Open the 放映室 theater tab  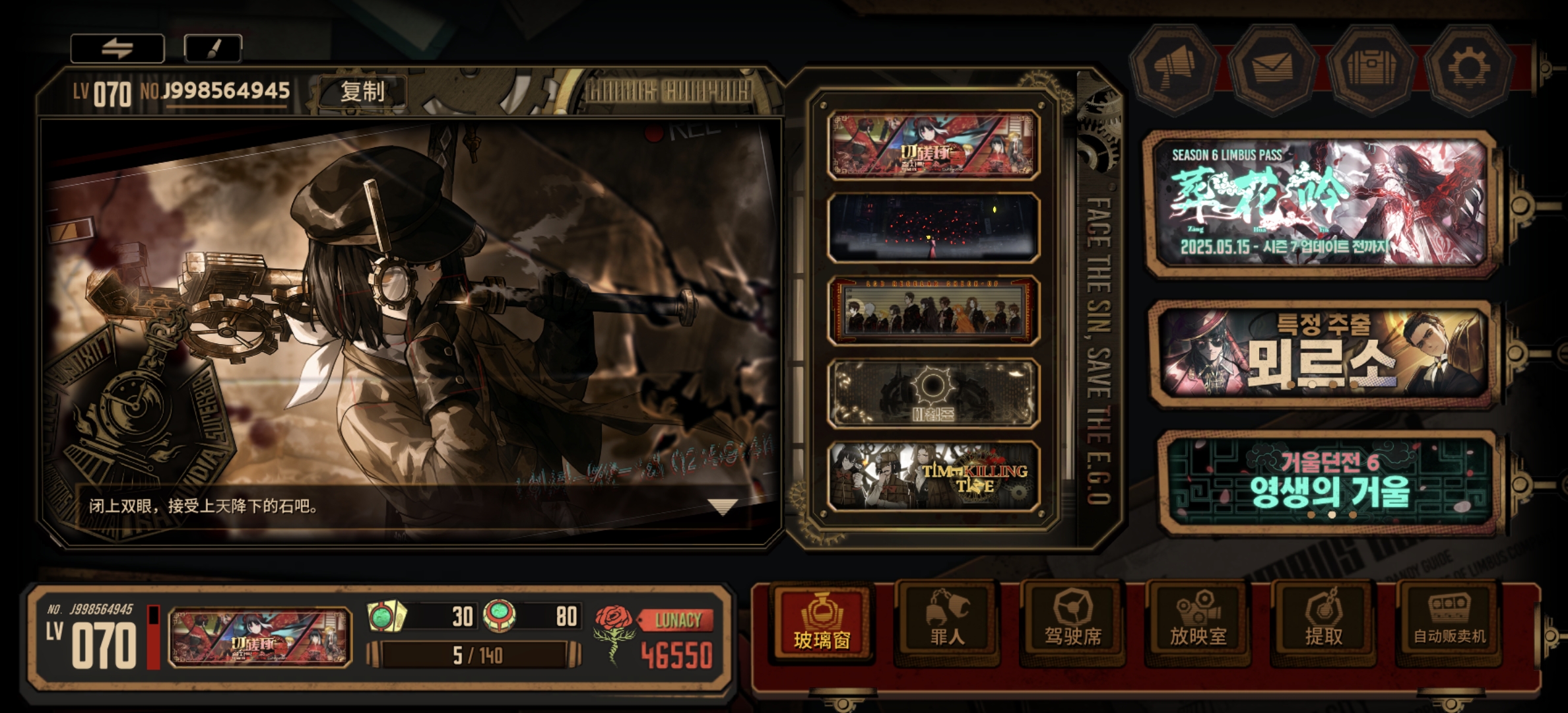tap(1198, 624)
